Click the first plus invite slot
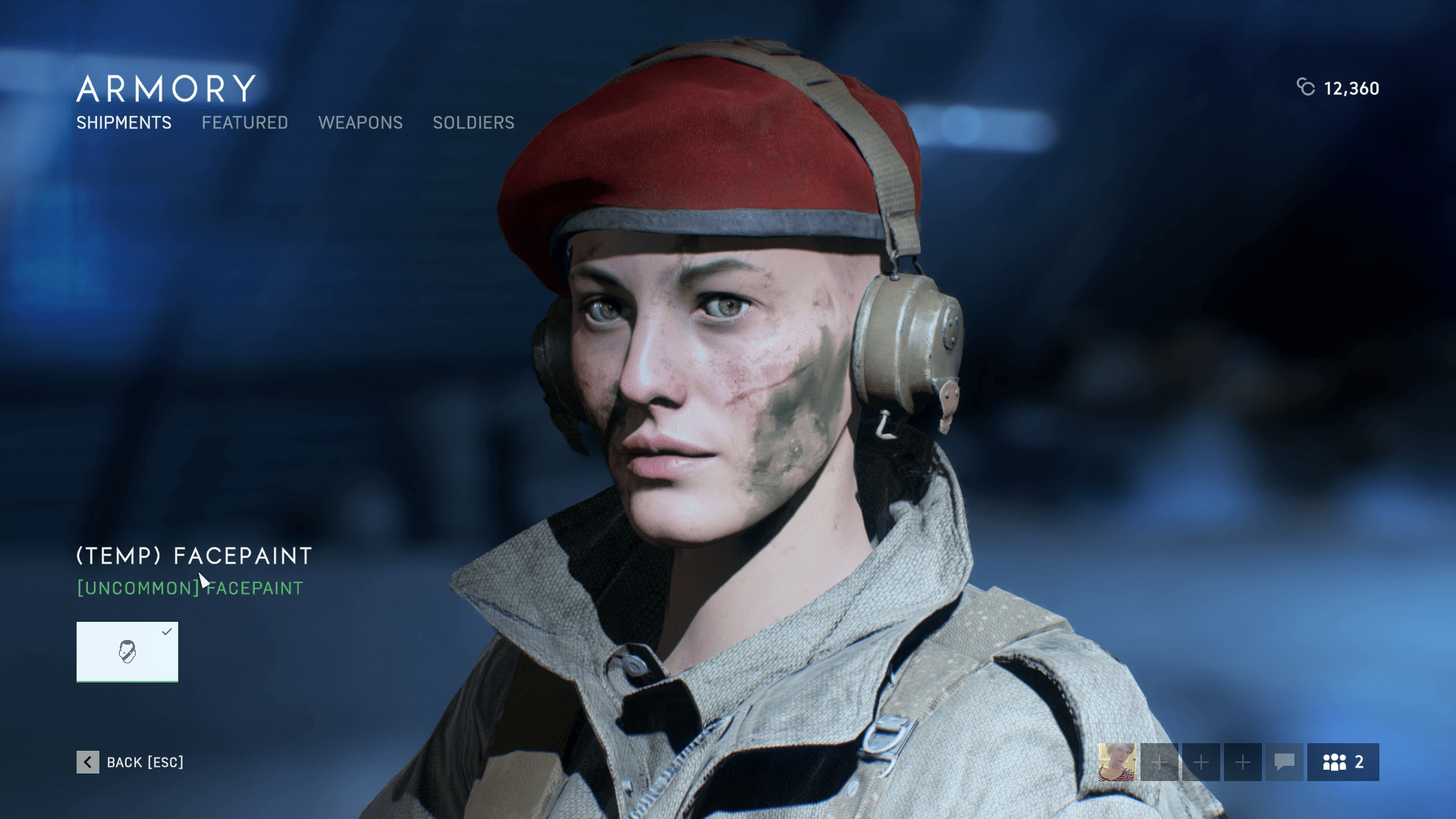Image resolution: width=1456 pixels, height=819 pixels. pos(1161,762)
